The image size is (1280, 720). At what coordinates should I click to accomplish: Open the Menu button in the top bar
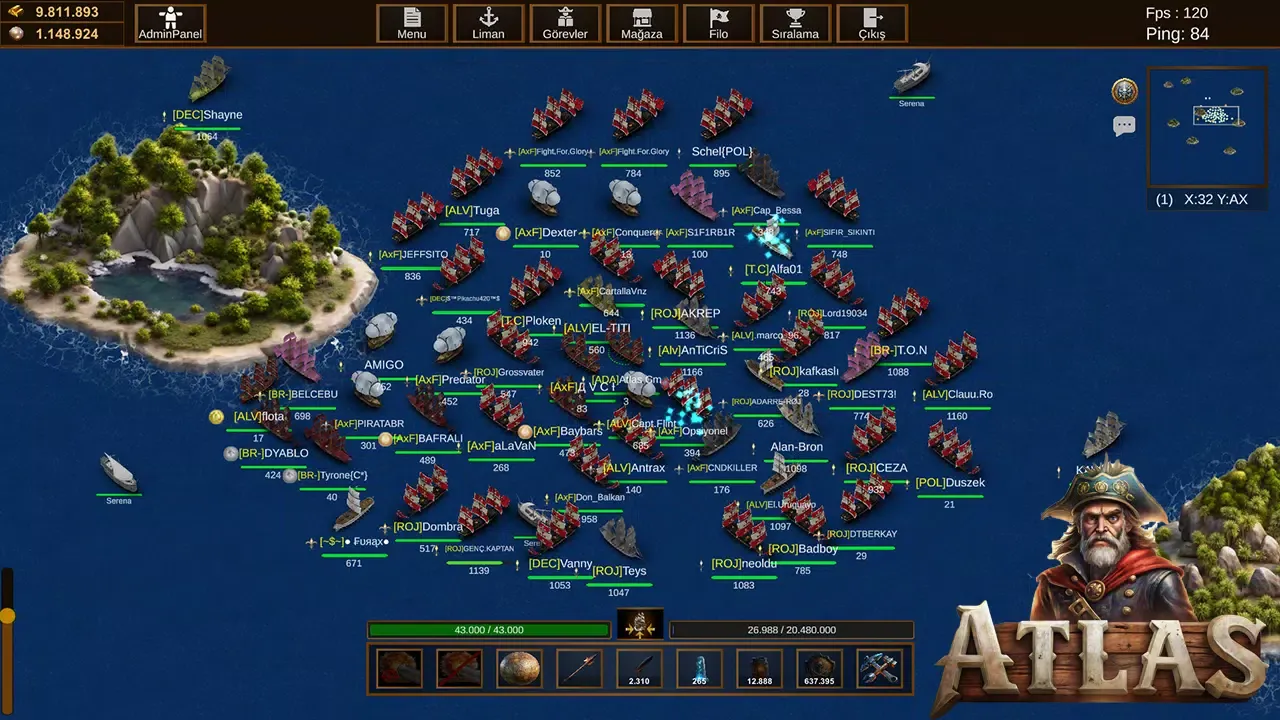click(411, 23)
